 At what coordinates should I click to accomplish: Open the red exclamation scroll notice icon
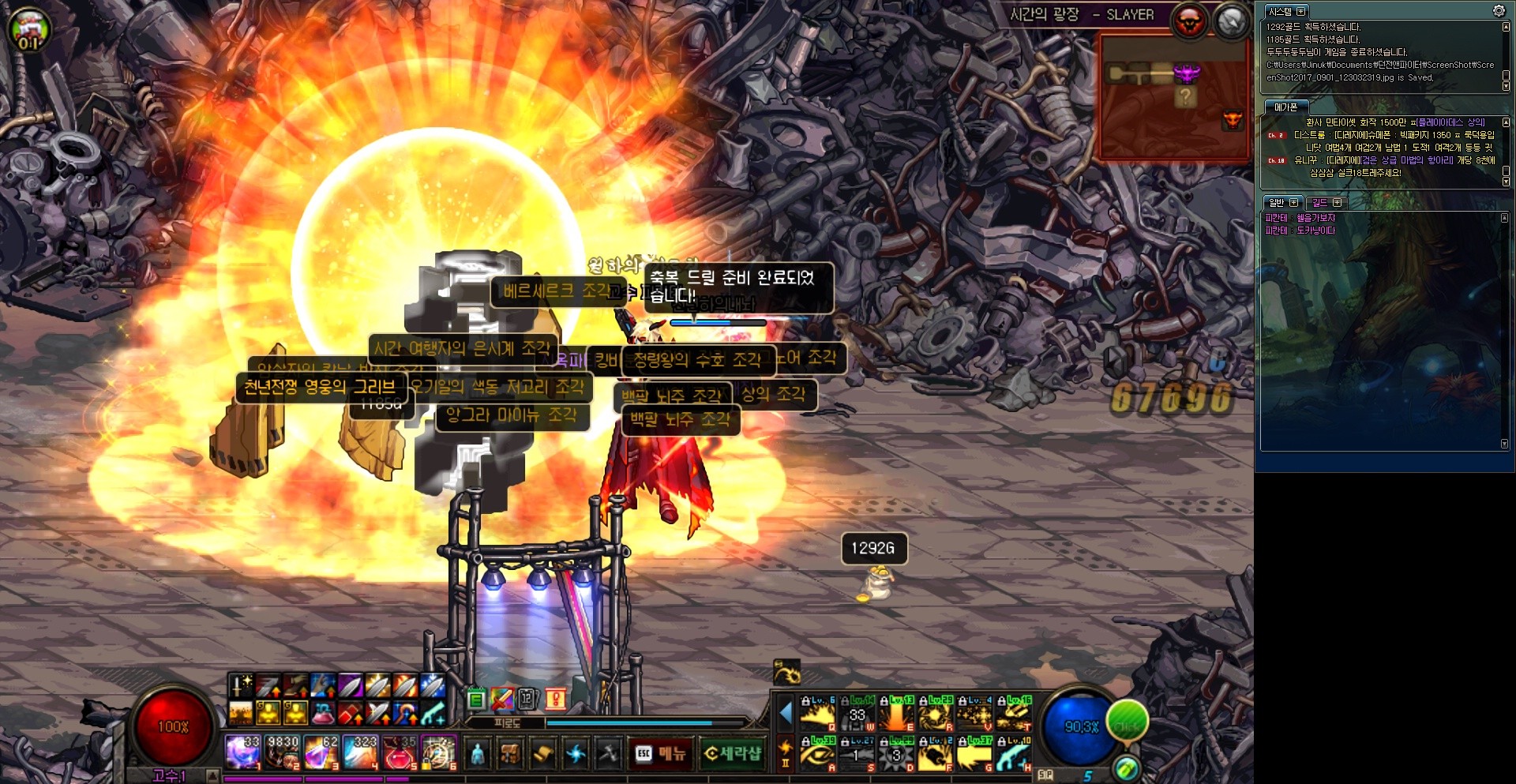click(x=556, y=699)
